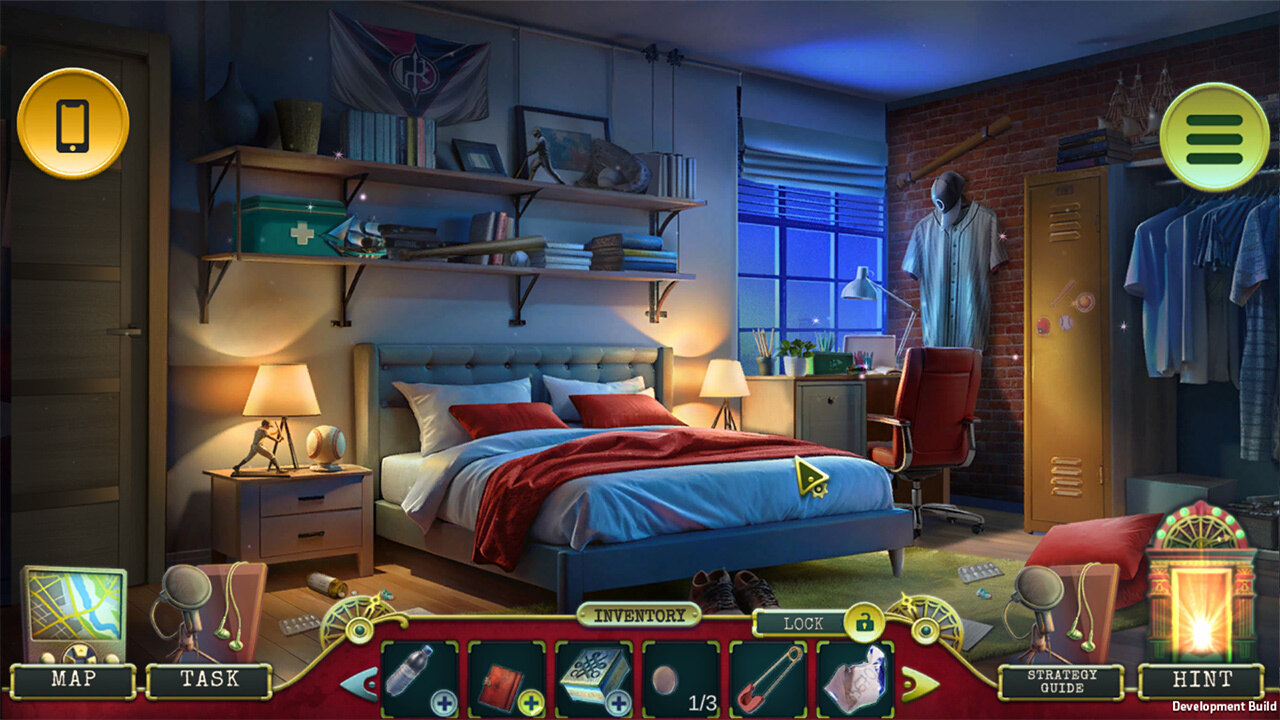Image resolution: width=1280 pixels, height=720 pixels.
Task: Open the Map
Action: (x=74, y=680)
